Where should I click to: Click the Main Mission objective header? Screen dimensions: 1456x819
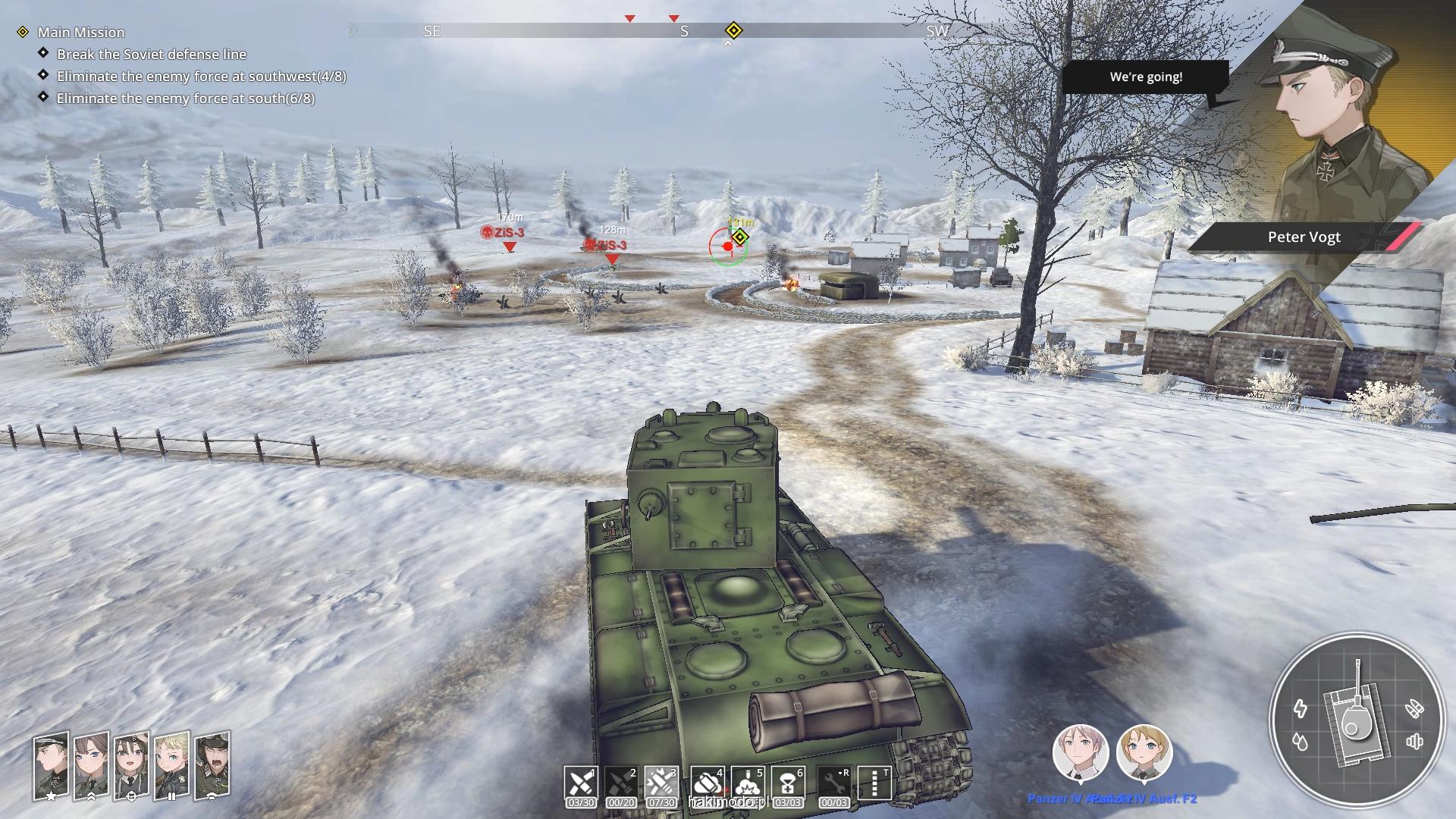click(81, 32)
